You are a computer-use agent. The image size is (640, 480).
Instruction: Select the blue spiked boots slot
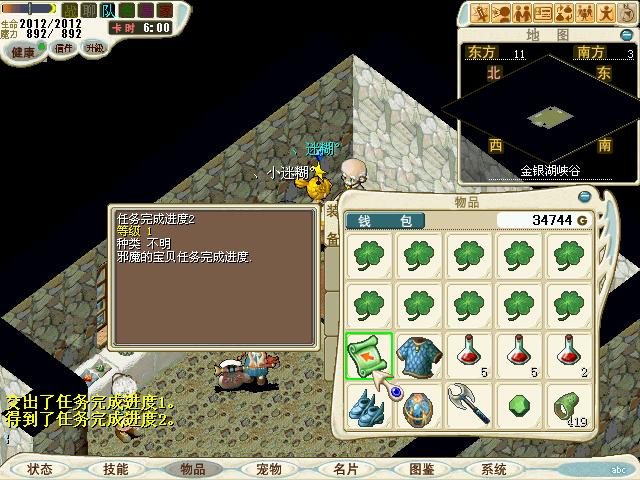click(369, 406)
